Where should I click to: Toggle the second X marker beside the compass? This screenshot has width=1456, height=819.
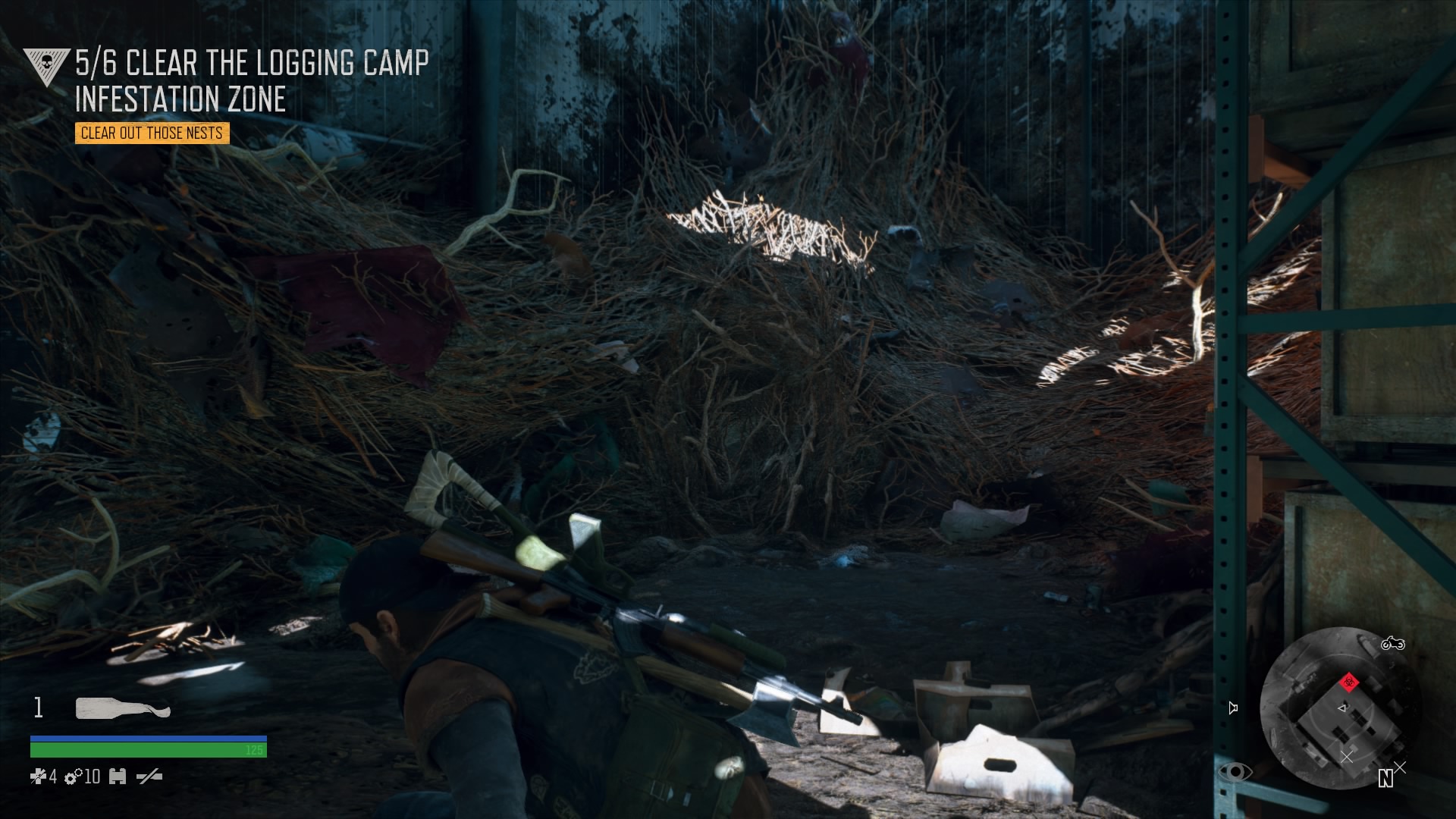[x=1399, y=768]
